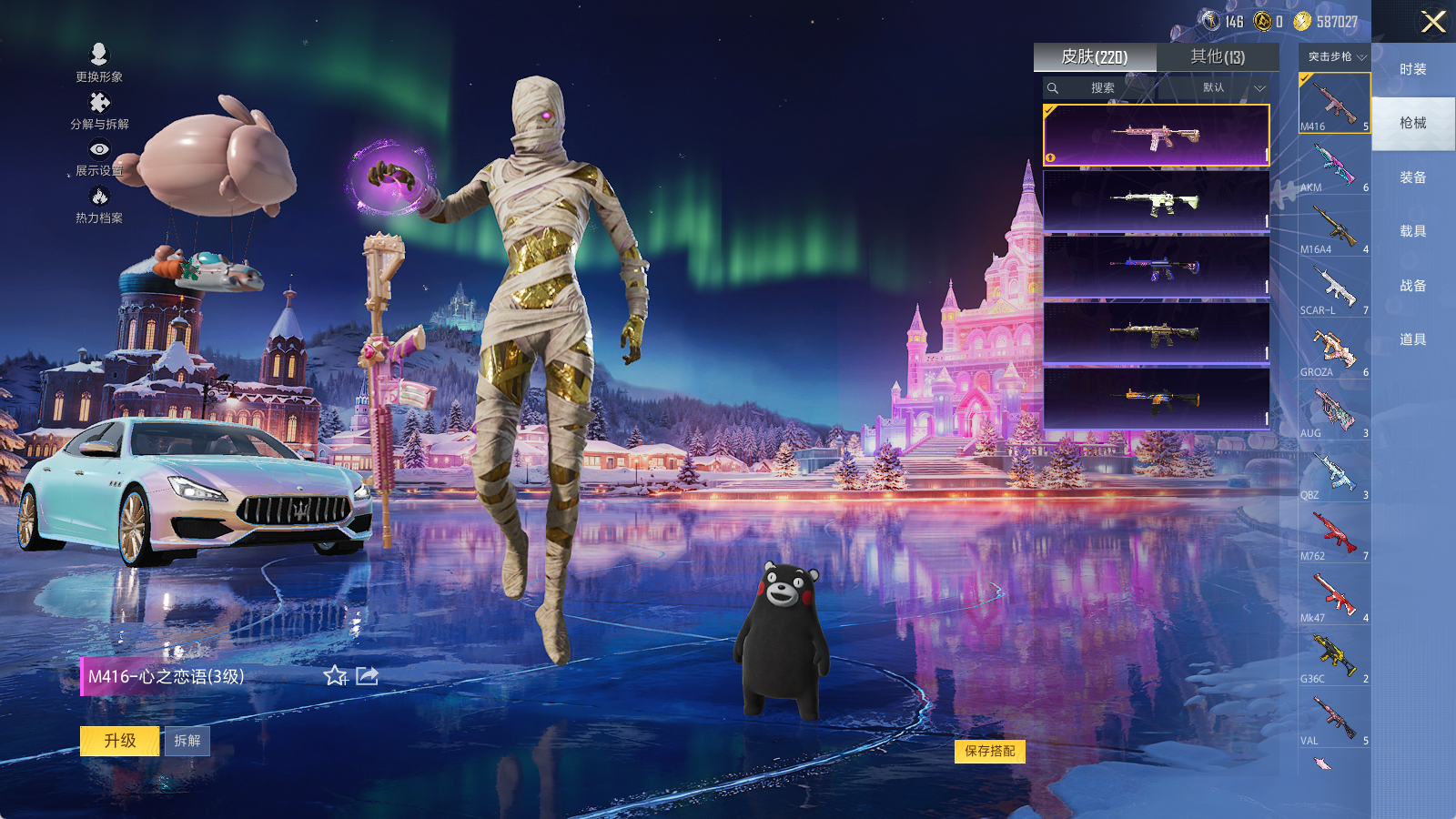Pick the GROZA weapon entry

pos(1334,352)
